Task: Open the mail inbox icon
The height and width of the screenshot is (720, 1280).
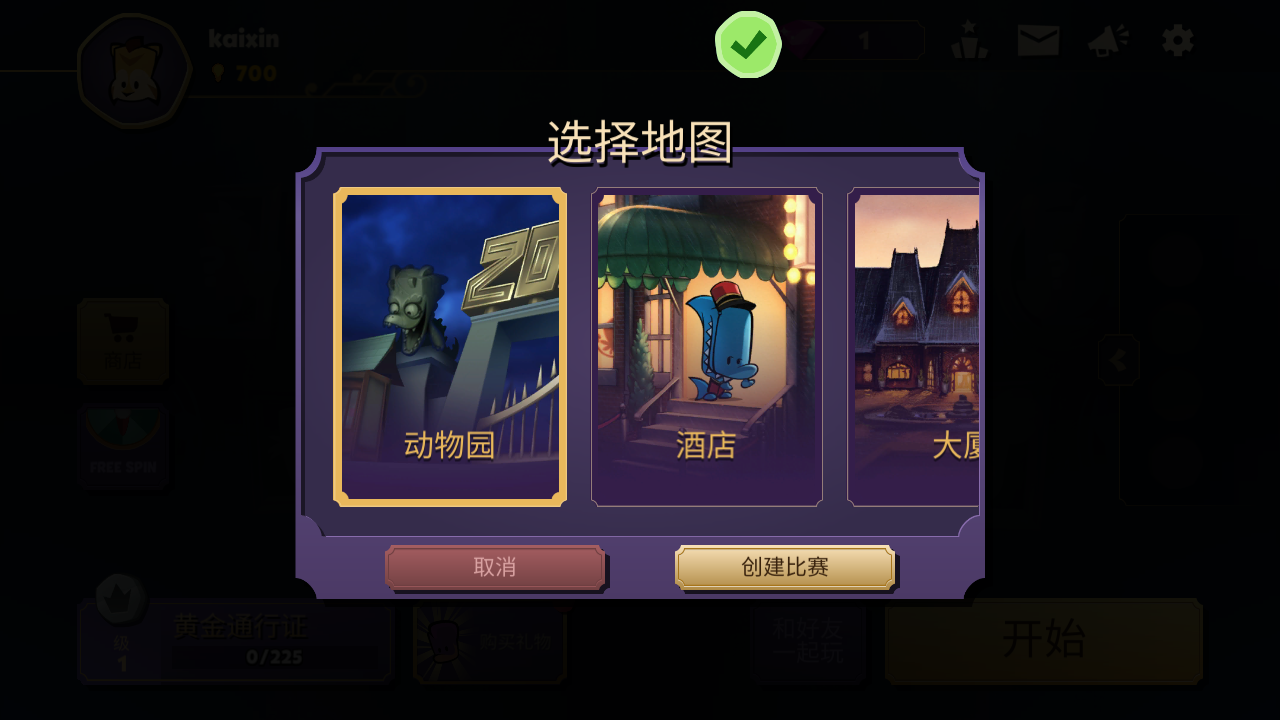Action: pyautogui.click(x=1040, y=40)
